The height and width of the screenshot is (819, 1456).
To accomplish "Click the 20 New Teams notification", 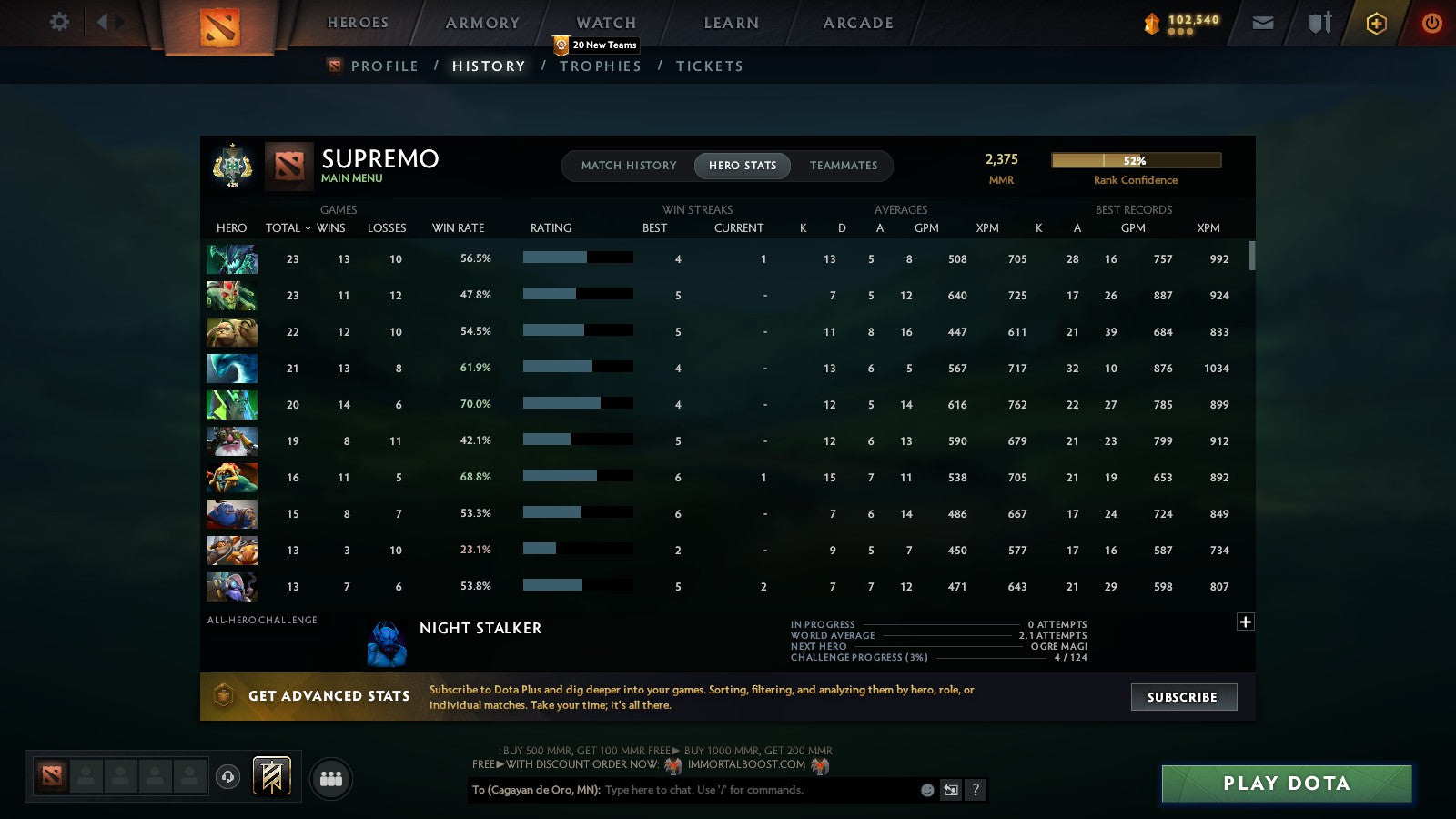I will [x=594, y=44].
